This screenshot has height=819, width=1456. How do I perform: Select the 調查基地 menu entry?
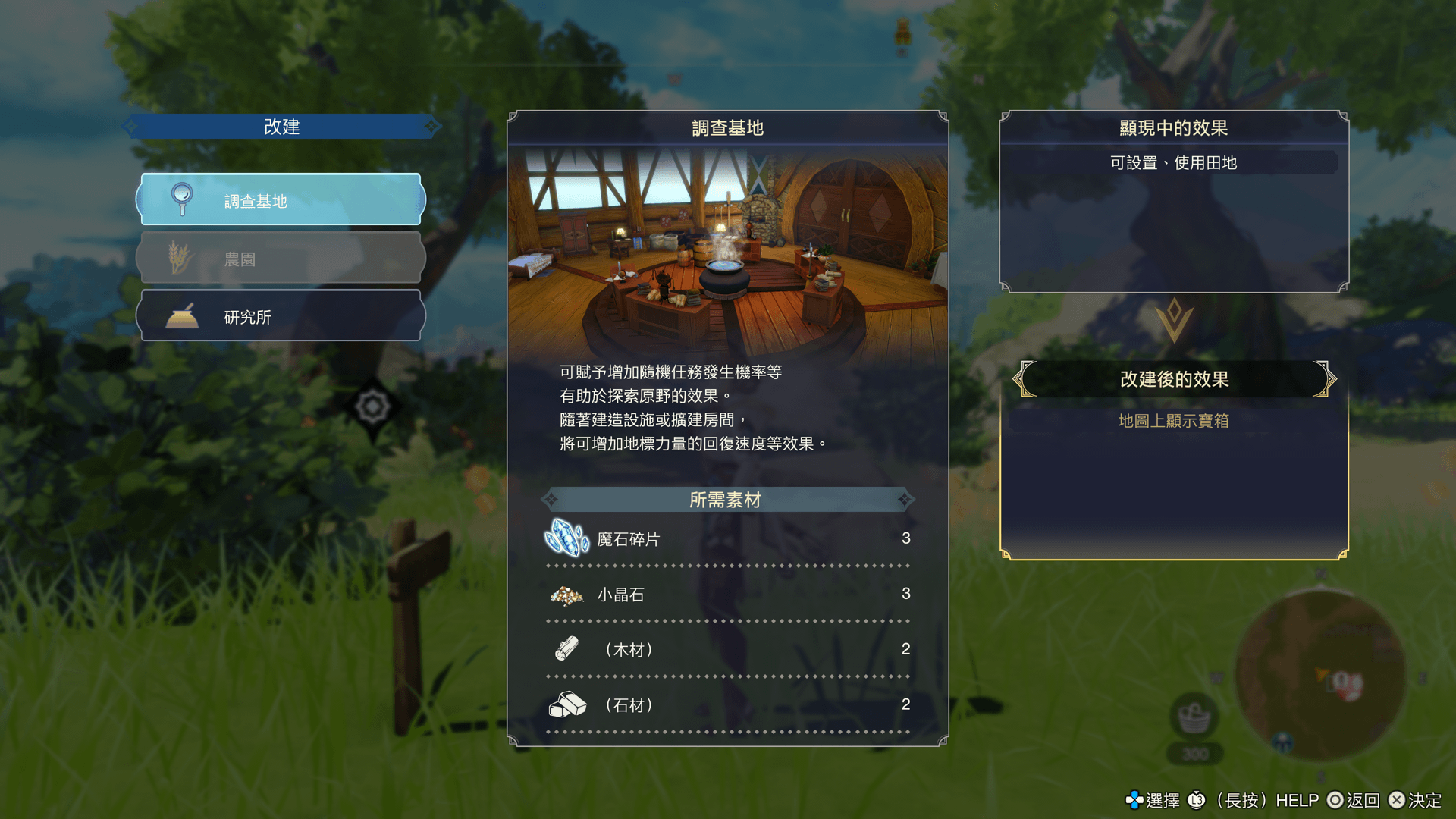click(x=281, y=200)
